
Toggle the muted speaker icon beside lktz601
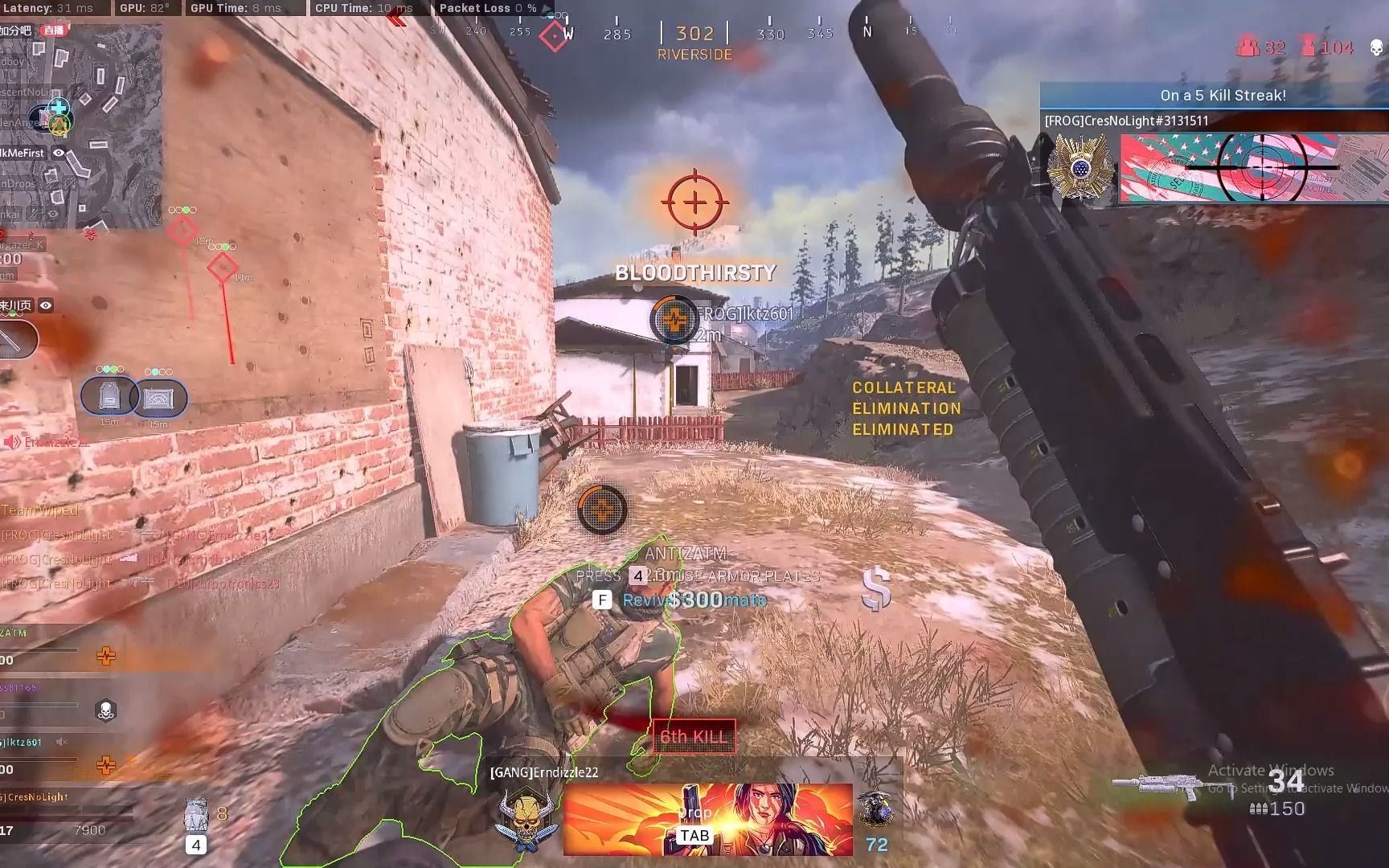click(62, 742)
